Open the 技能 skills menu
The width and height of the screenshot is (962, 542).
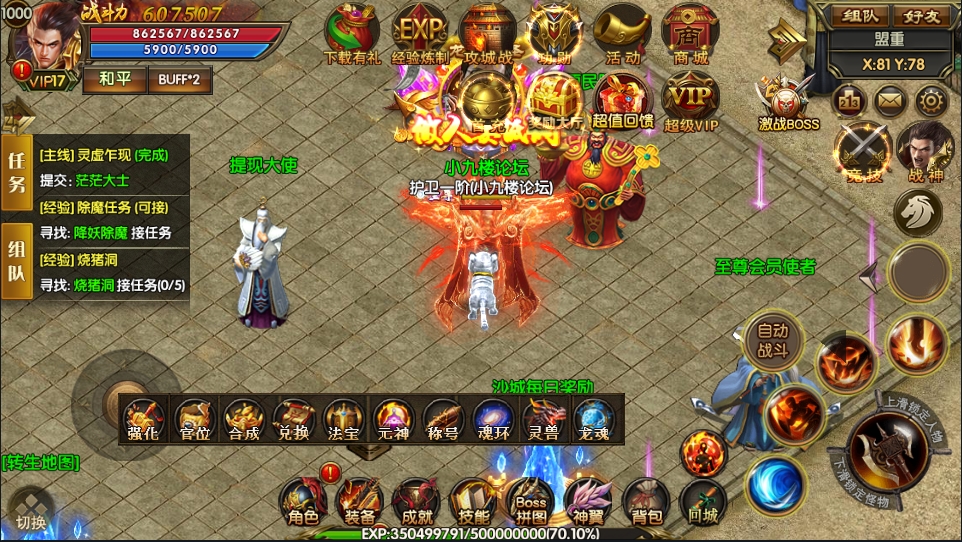473,501
